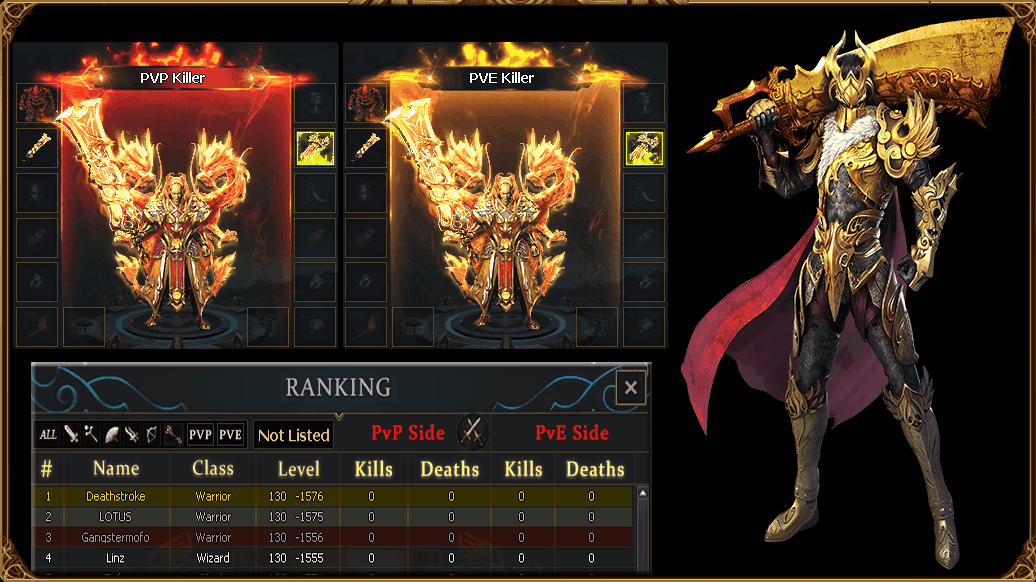
Task: Select the feather fan class filter icon
Action: 111,434
